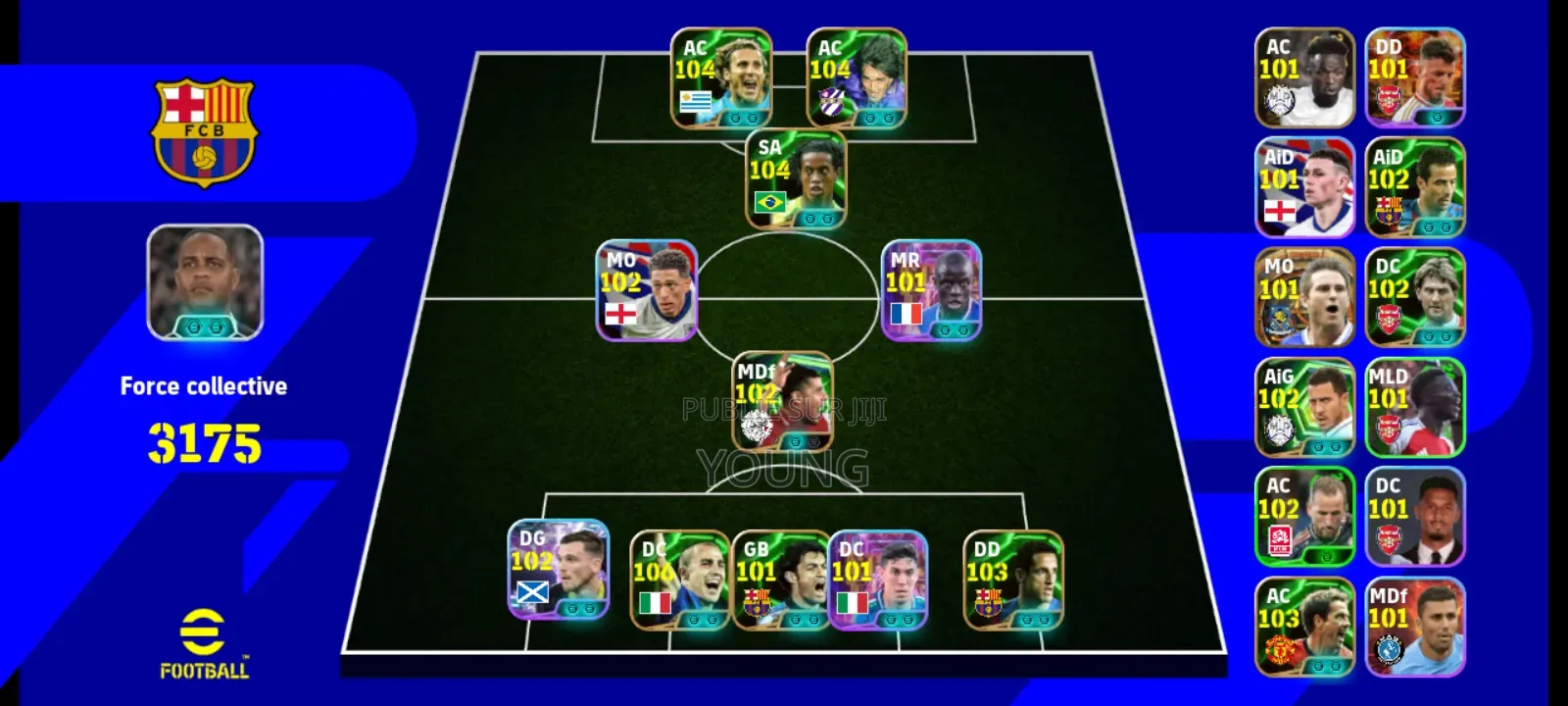Select the AiG 102 Hazard bench card
Viewport: 1568px width, 706px height.
1305,408
